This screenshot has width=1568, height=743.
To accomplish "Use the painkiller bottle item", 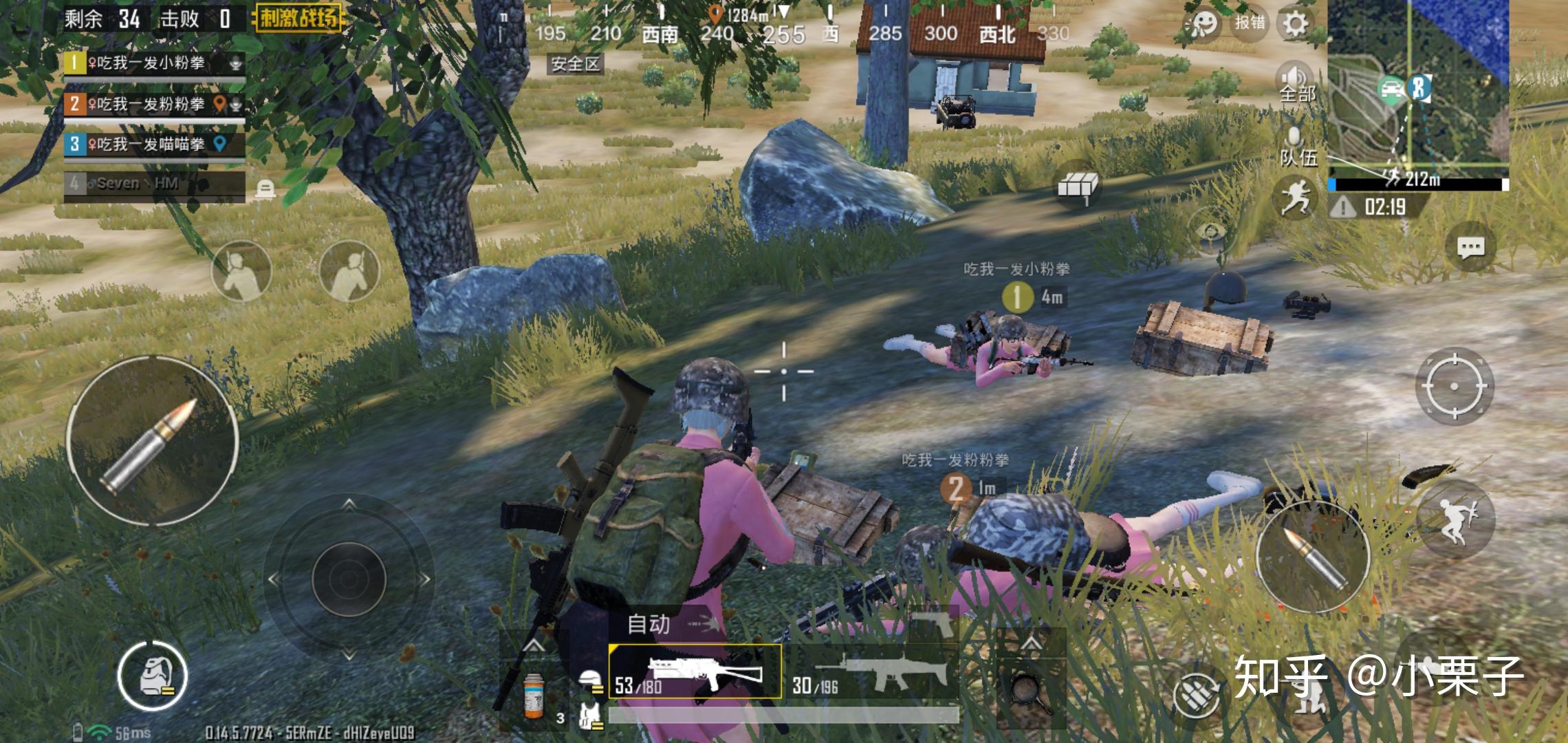I will (534, 695).
